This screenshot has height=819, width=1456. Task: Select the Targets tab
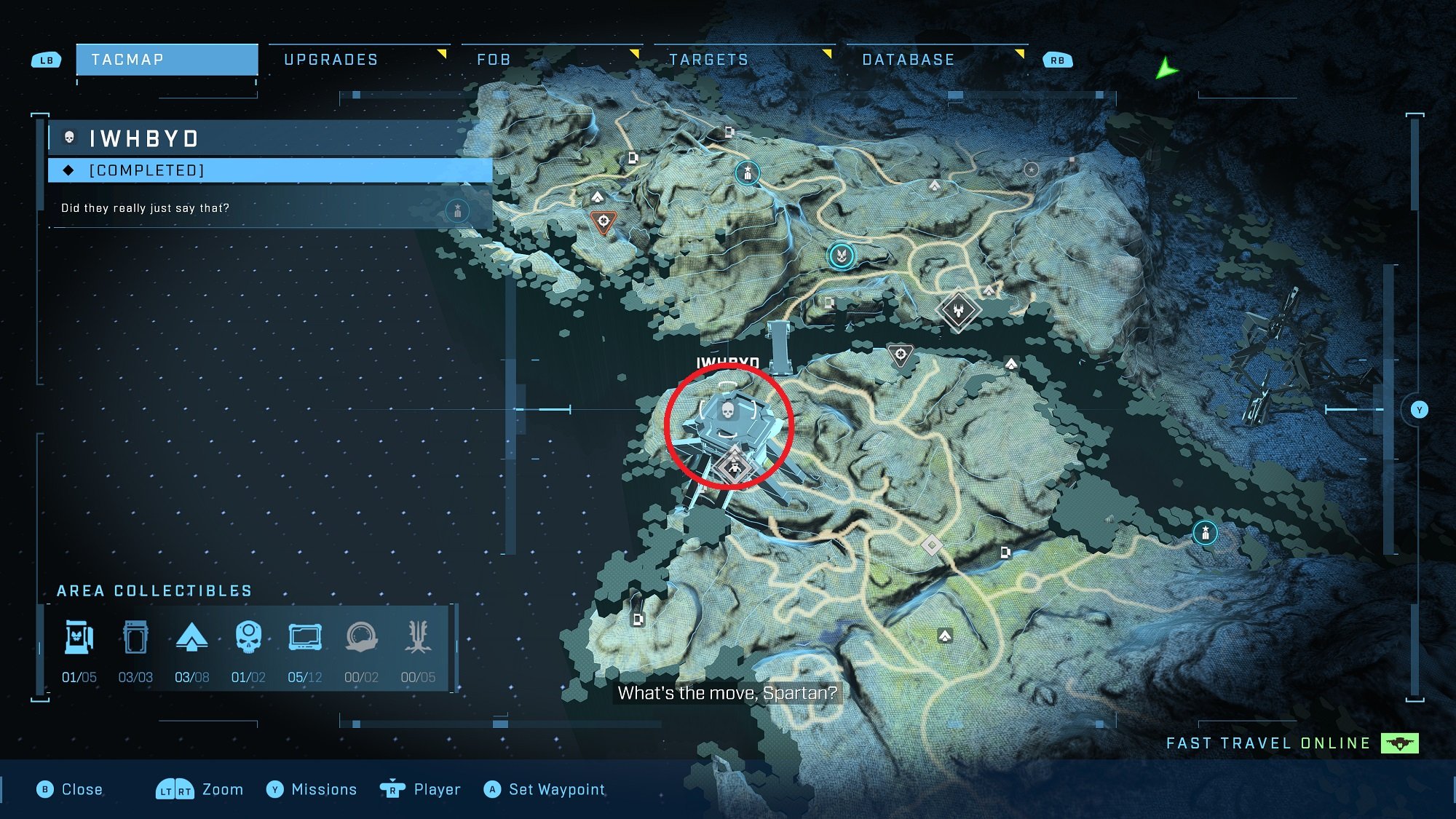[x=708, y=60]
